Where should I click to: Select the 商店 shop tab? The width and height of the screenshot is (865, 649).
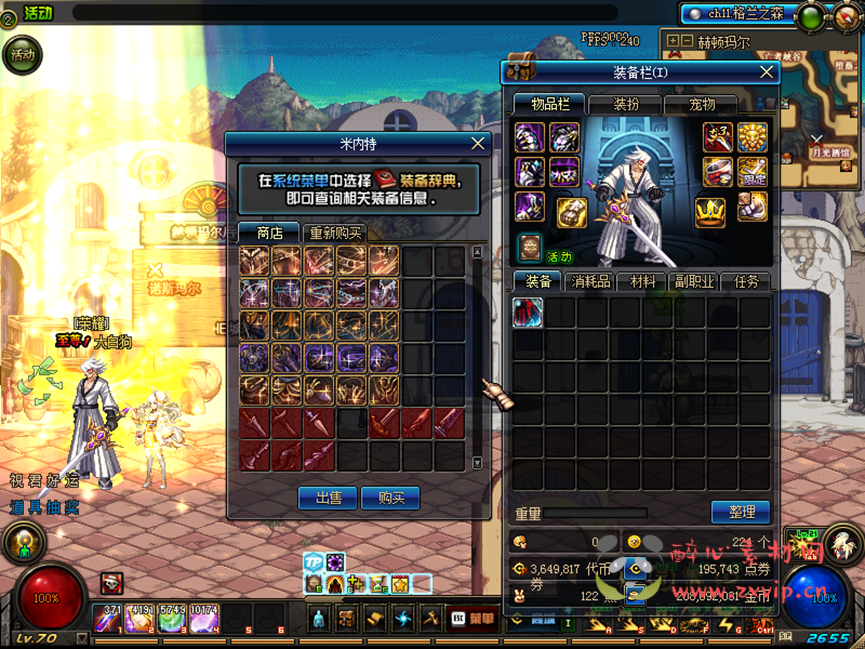(269, 233)
